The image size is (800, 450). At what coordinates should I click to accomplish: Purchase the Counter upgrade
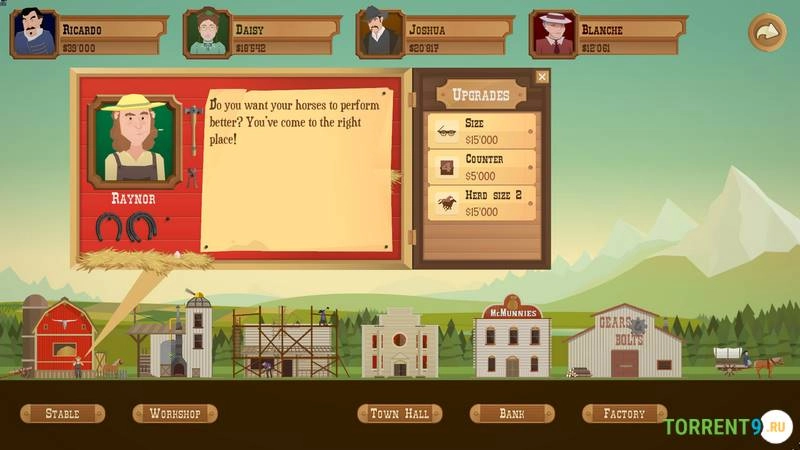tap(481, 167)
